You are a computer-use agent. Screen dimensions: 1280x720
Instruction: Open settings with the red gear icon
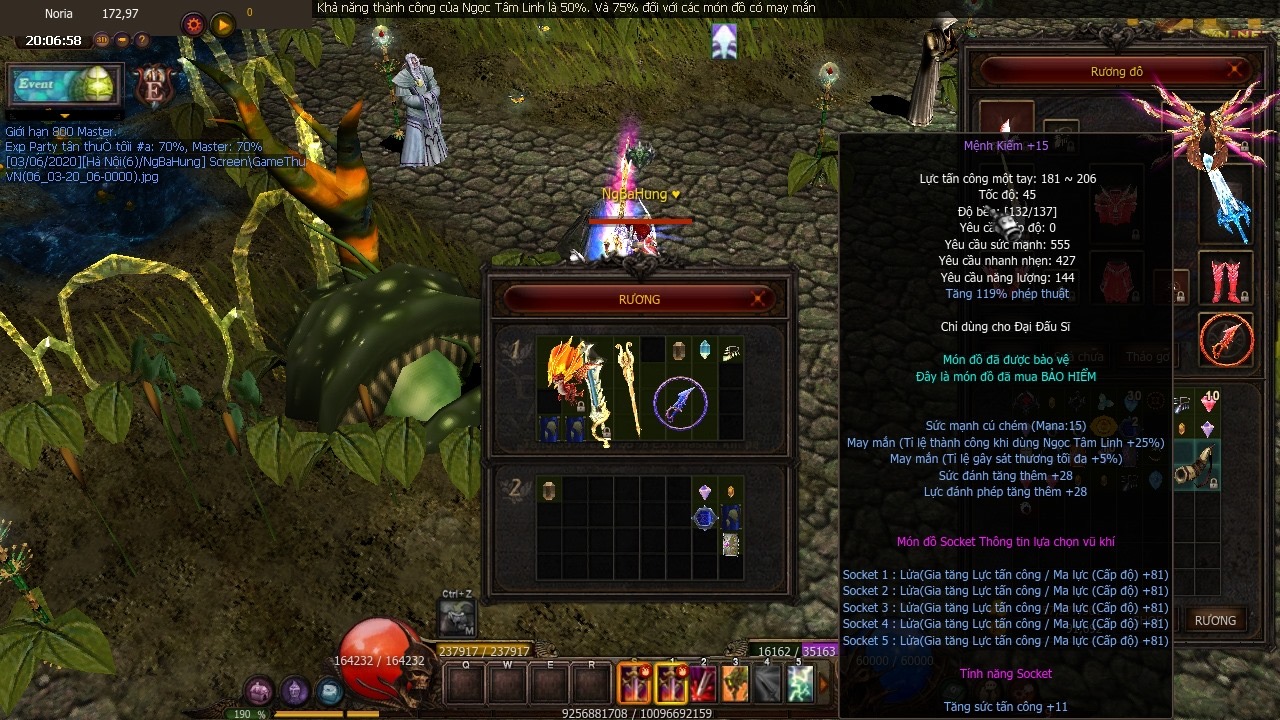(194, 25)
